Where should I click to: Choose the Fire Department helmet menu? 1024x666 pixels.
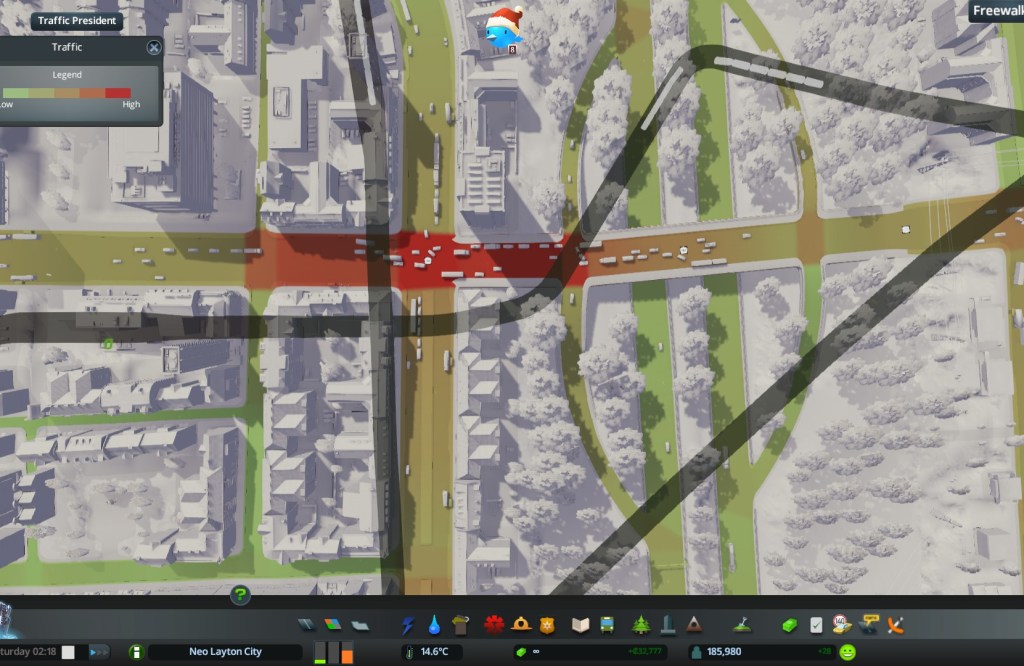(x=520, y=625)
